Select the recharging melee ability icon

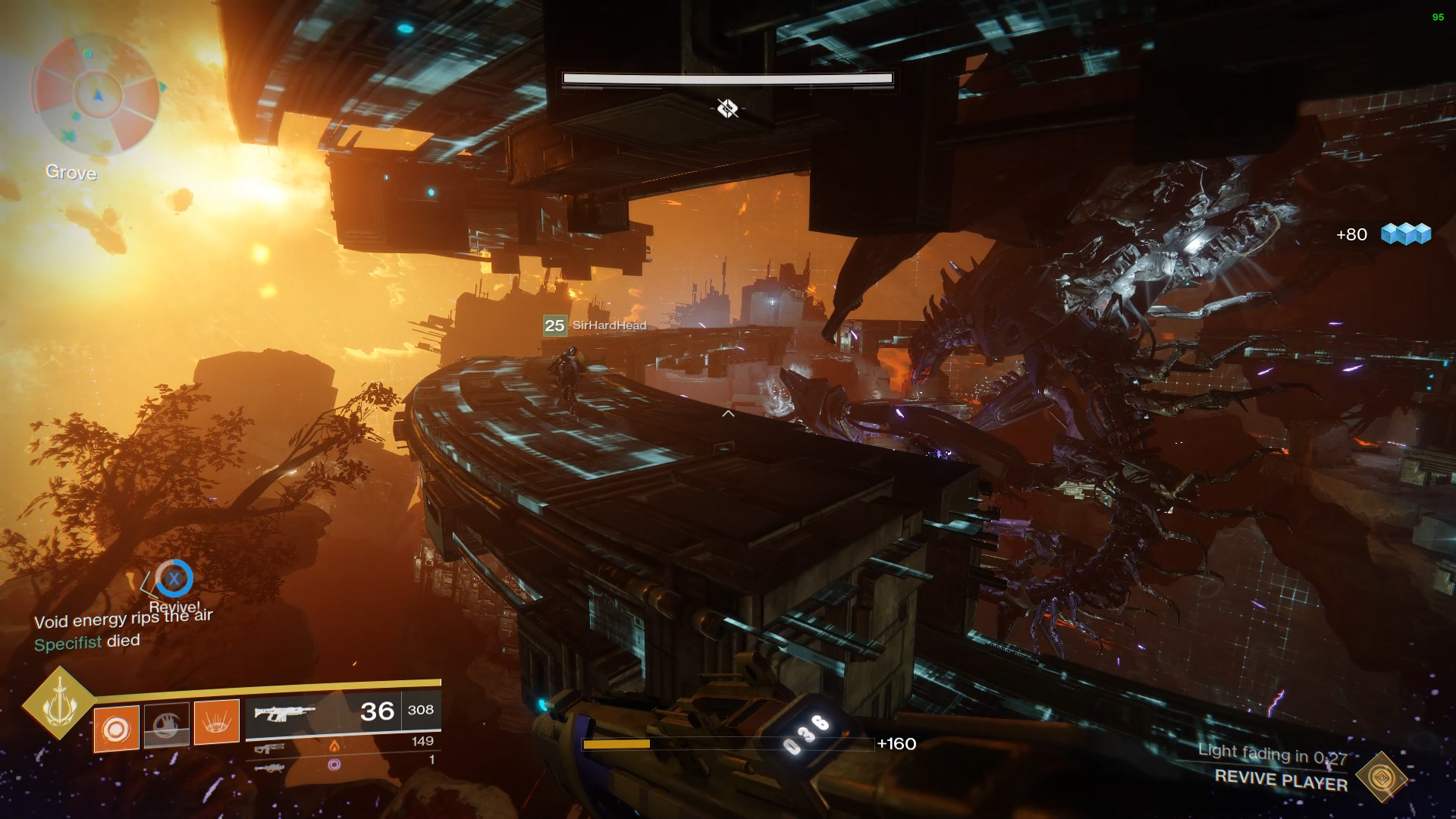(167, 726)
